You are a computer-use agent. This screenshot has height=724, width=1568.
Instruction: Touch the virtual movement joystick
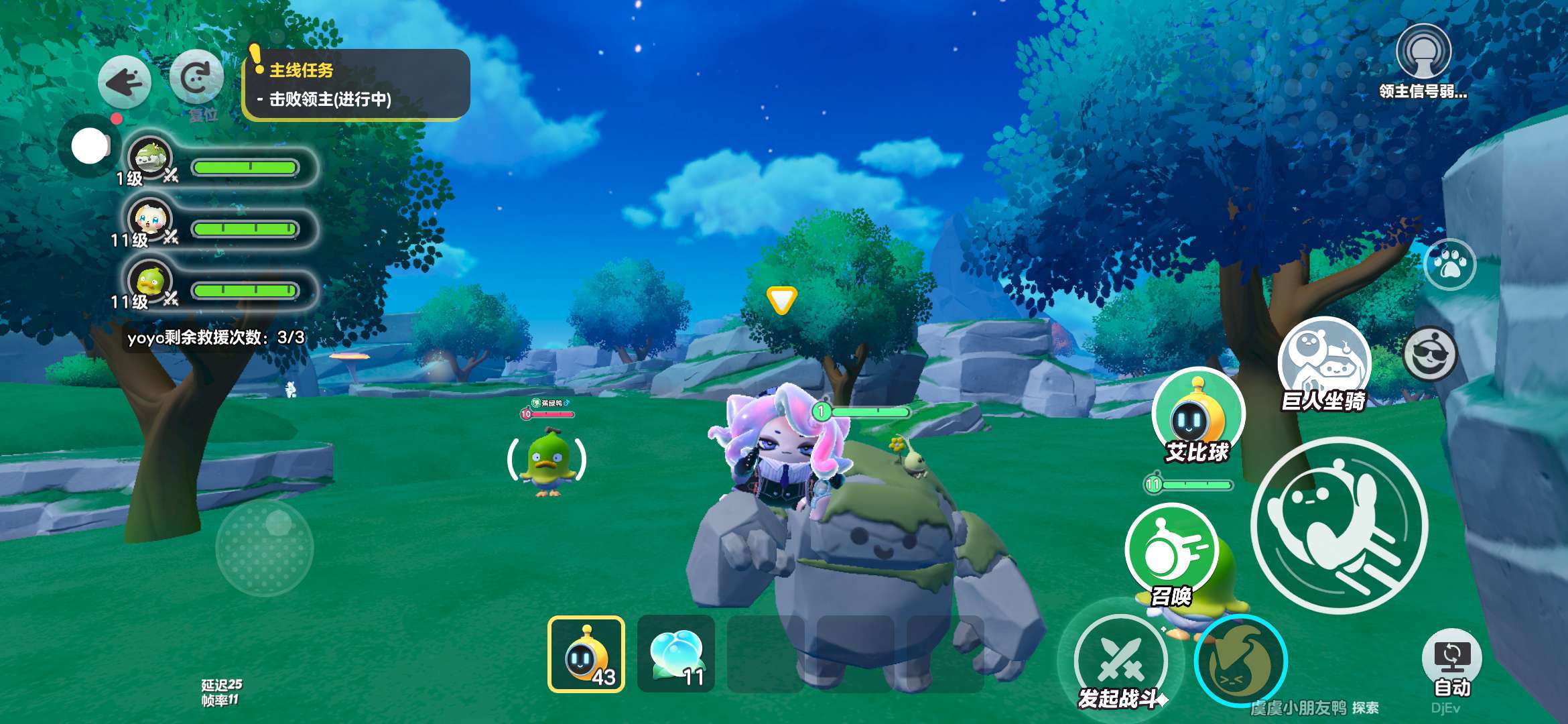coord(265,547)
